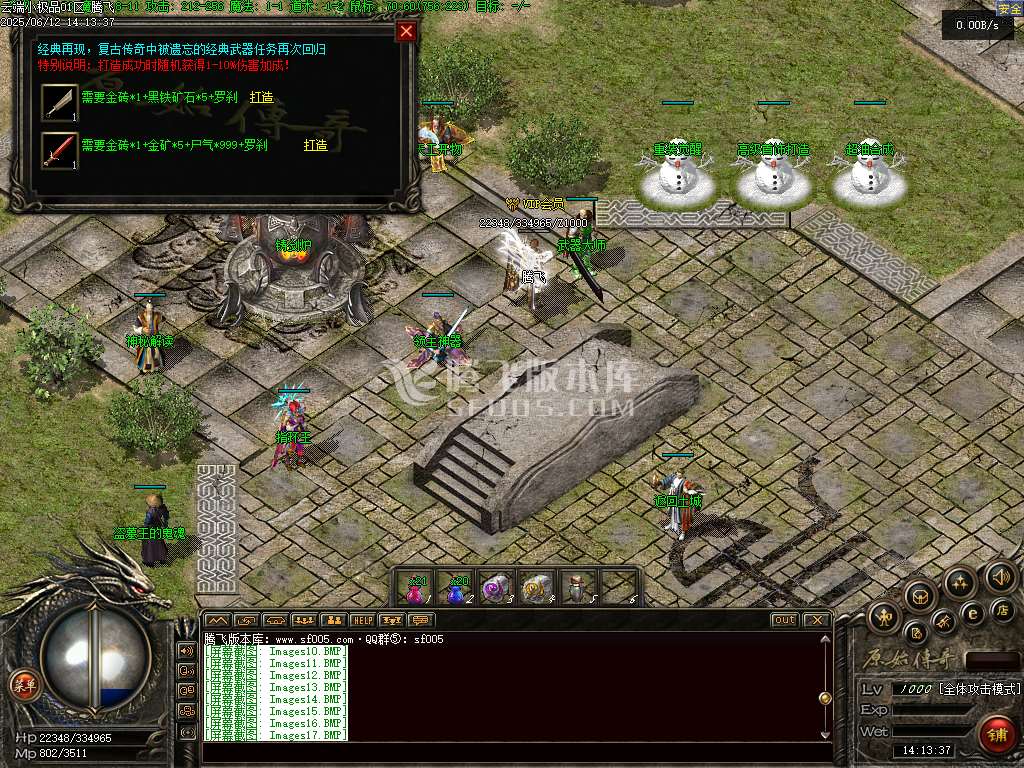Click the 'out' button above chat
This screenshot has height=768, width=1024.
click(x=785, y=620)
